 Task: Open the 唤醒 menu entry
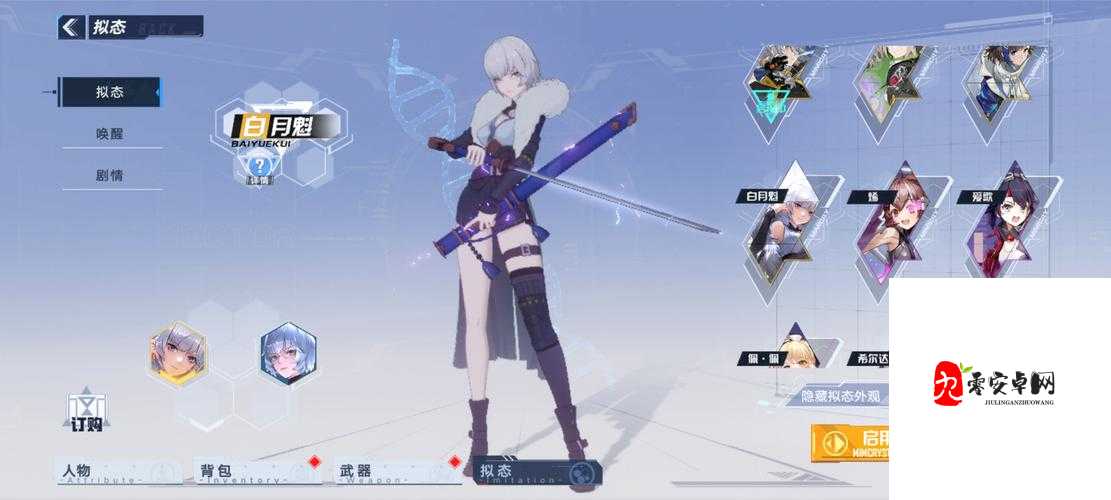(110, 134)
